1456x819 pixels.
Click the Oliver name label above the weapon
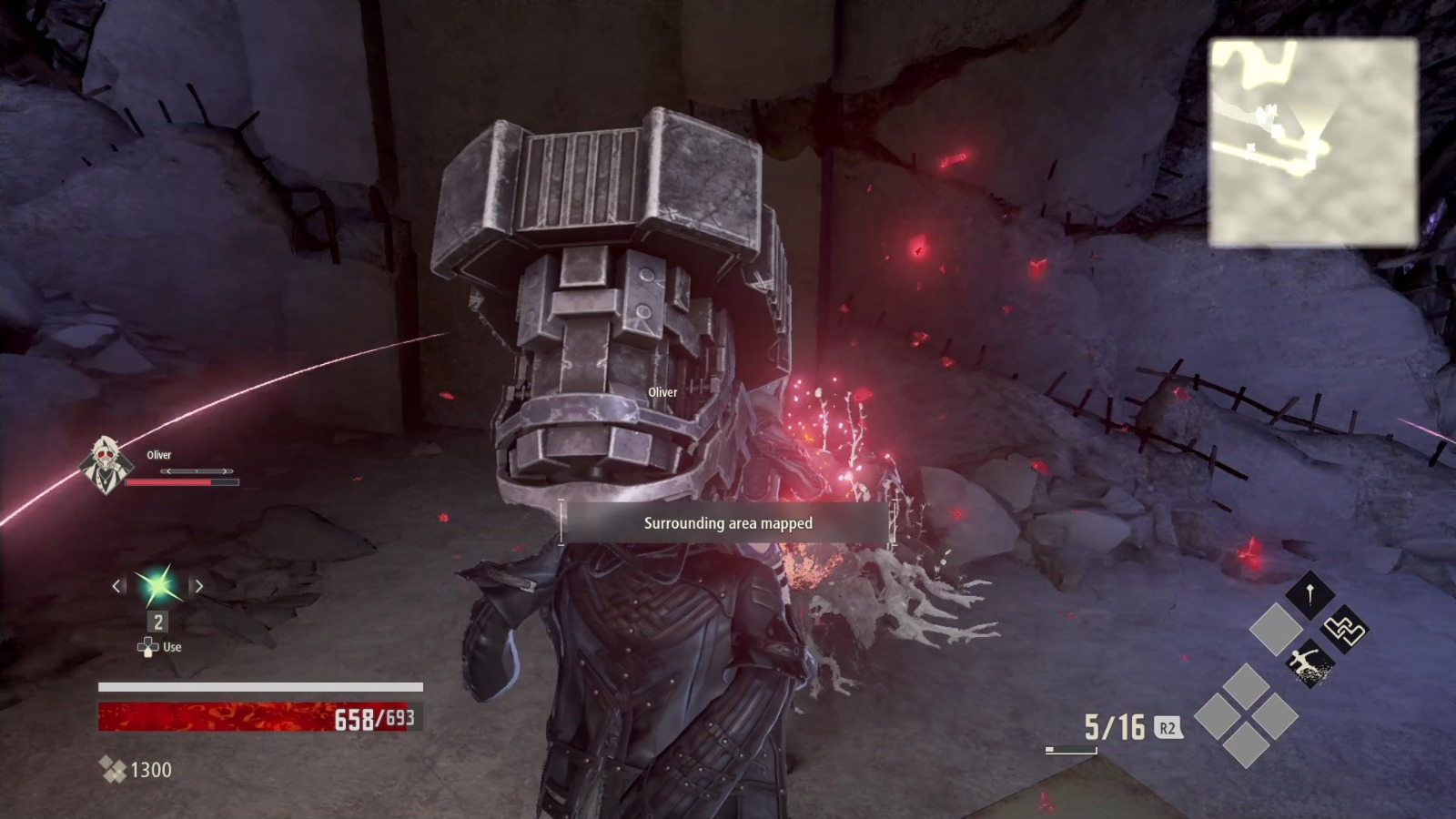[x=662, y=392]
